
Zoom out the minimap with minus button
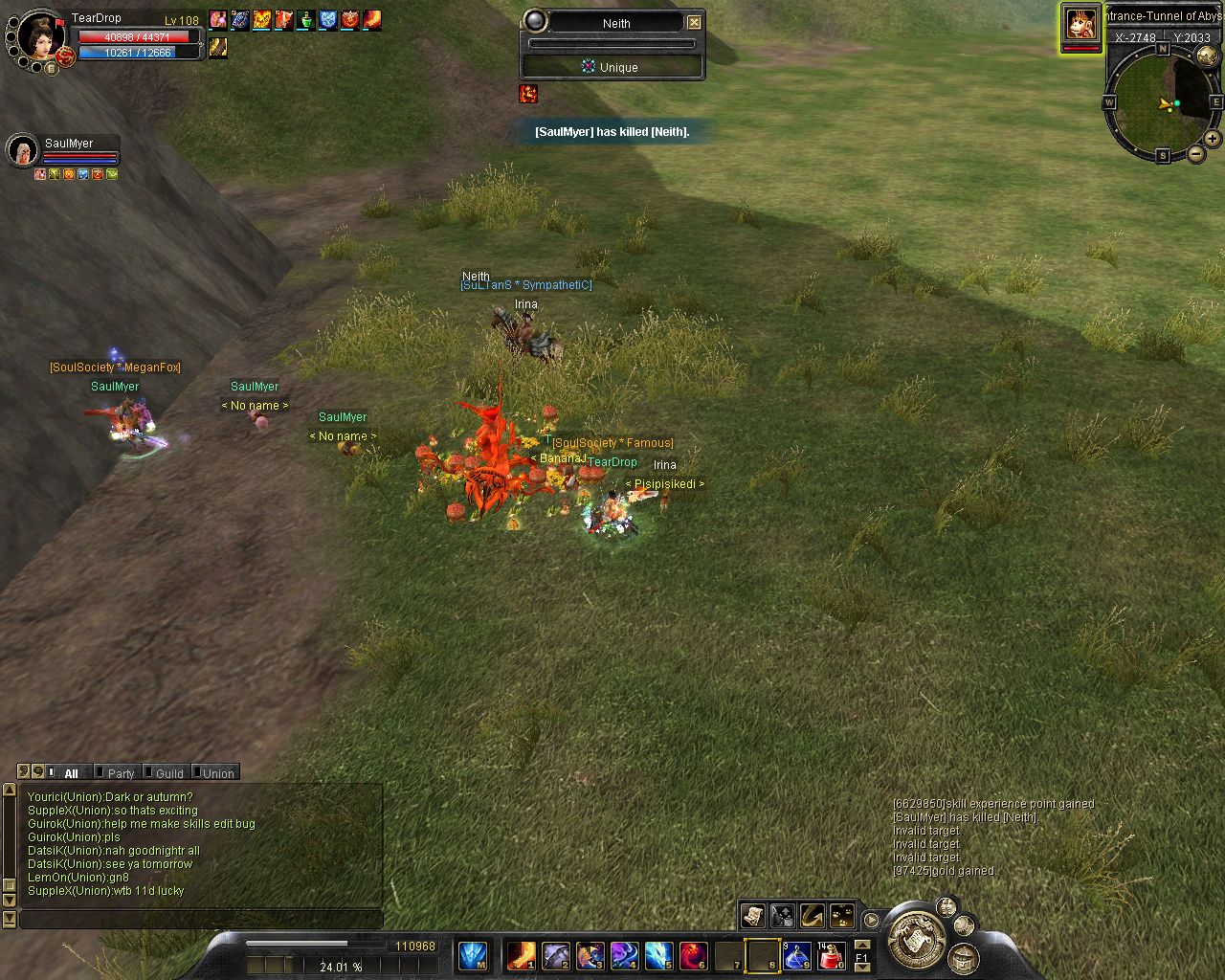pyautogui.click(x=1195, y=153)
